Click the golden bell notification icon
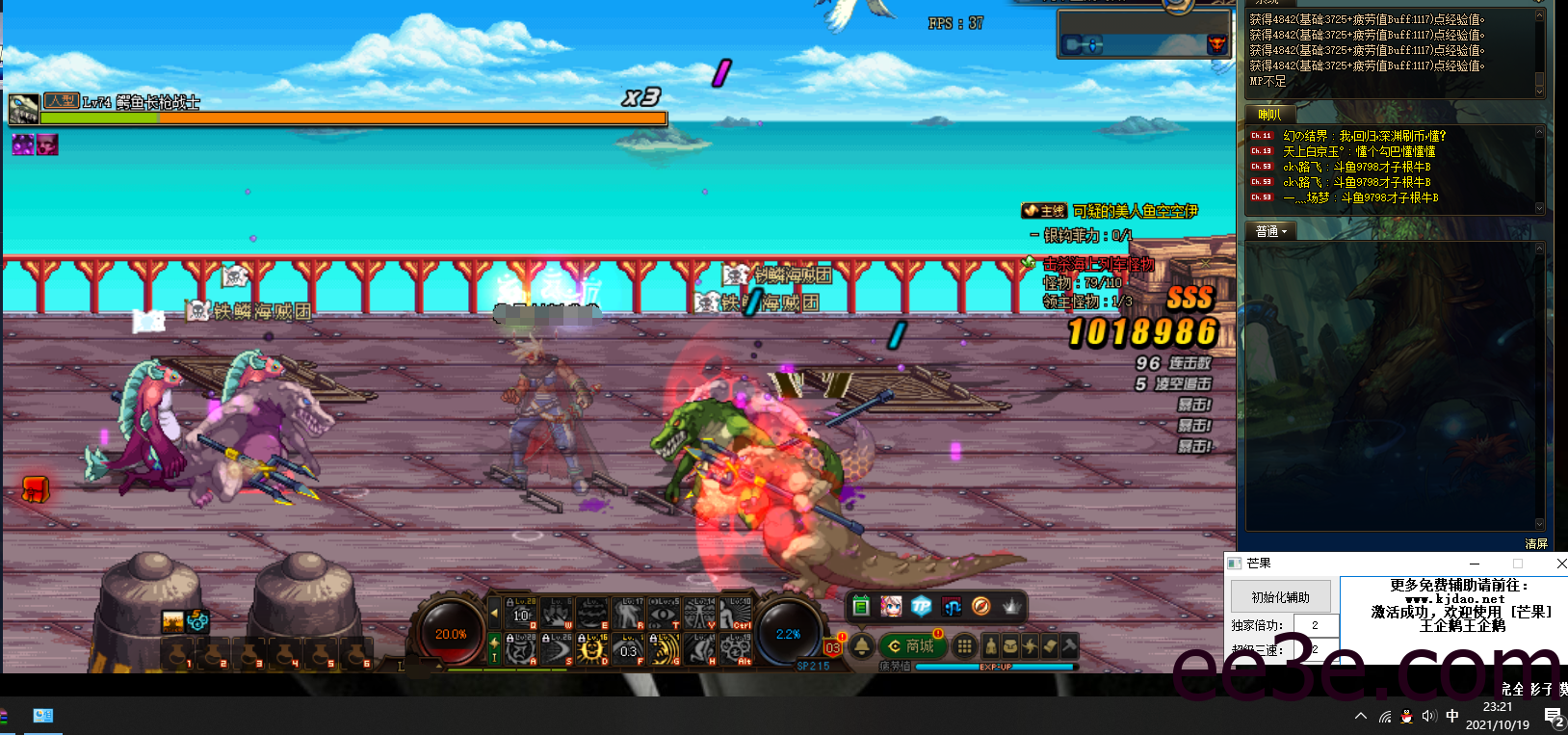The width and height of the screenshot is (1568, 735). tap(861, 646)
